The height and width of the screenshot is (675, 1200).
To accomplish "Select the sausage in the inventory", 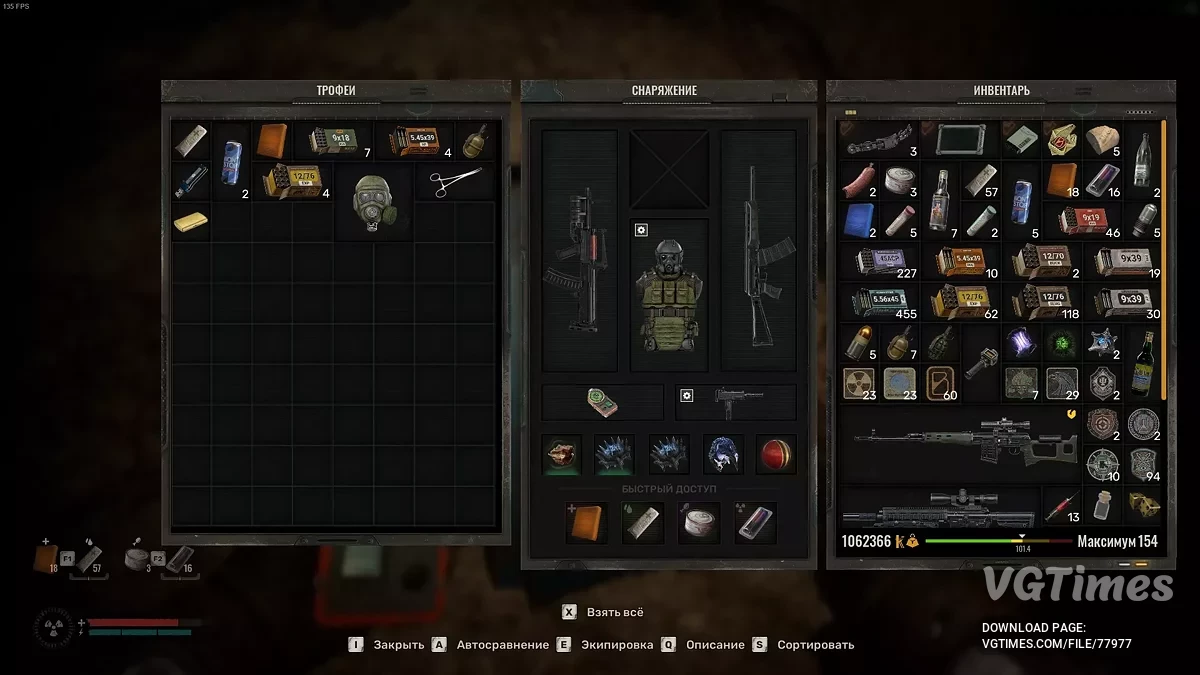I will pos(859,181).
